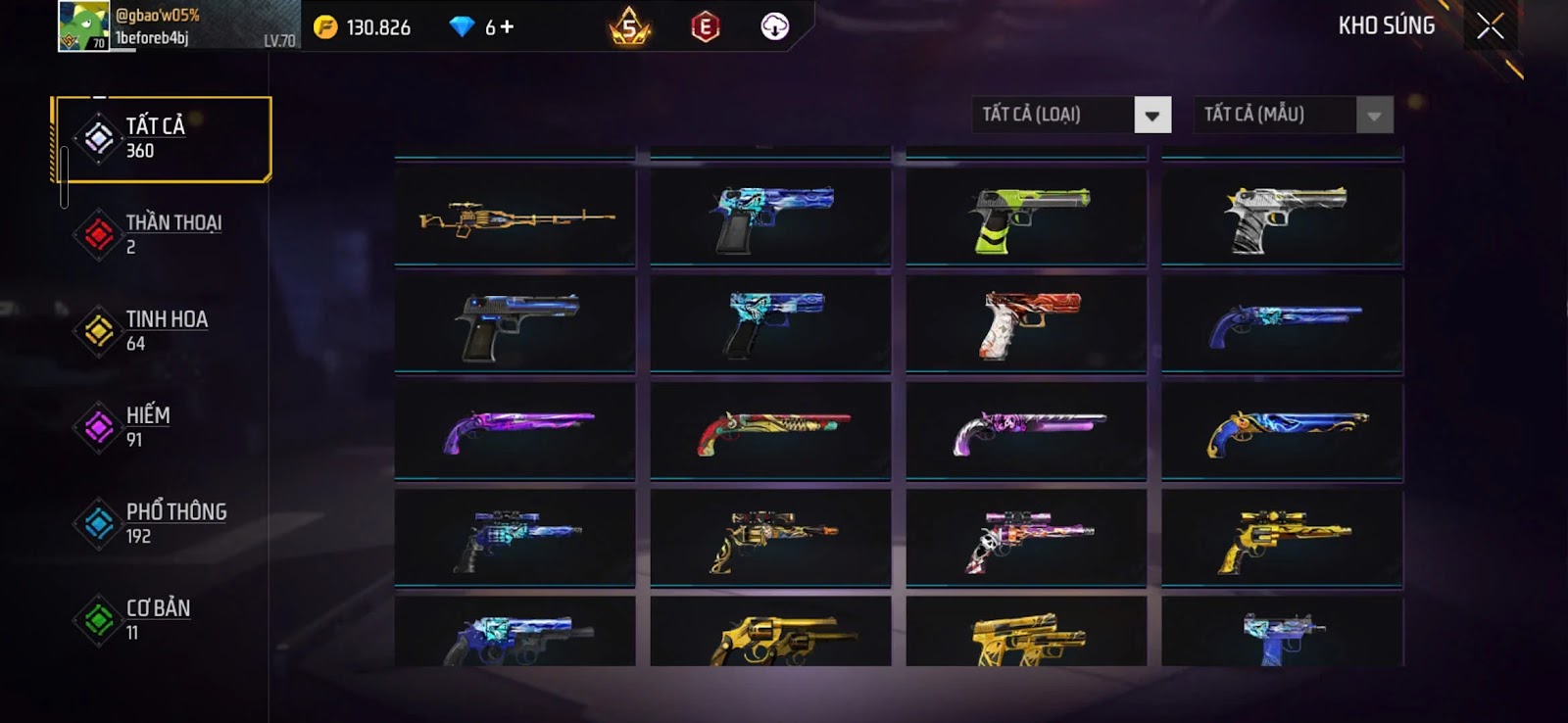Open the Tất Cả (Mẫu) model dropdown
1568x723 pixels.
[x=1374, y=115]
